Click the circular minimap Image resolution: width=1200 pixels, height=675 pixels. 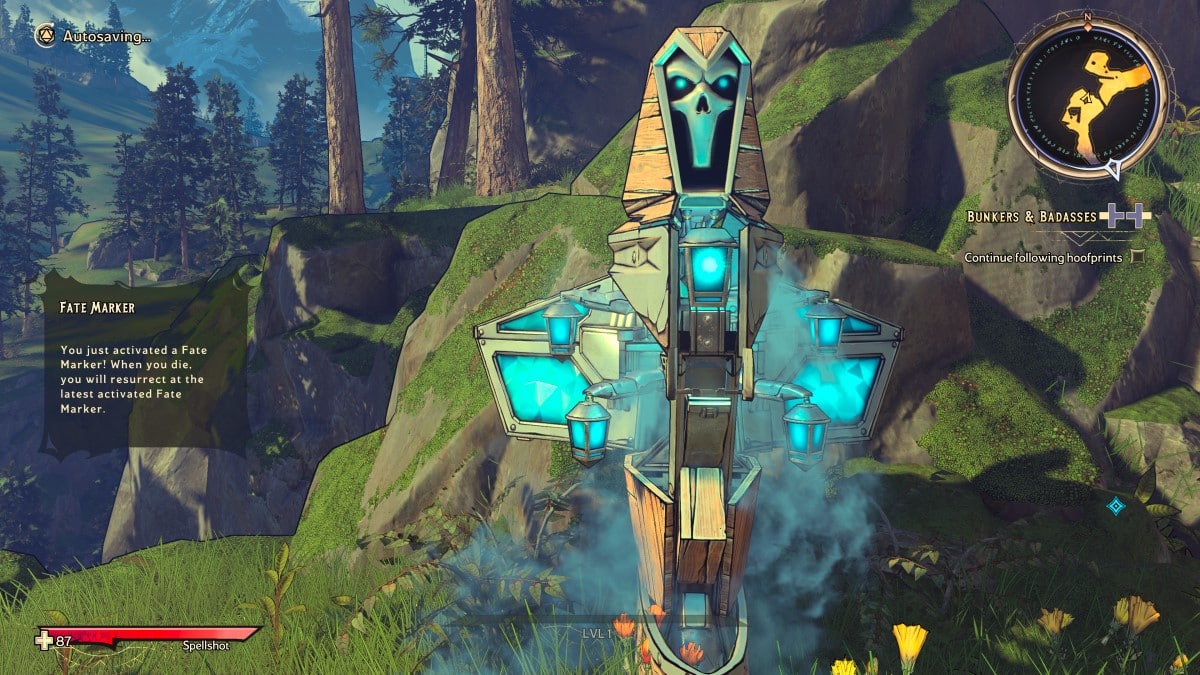[x=1086, y=98]
